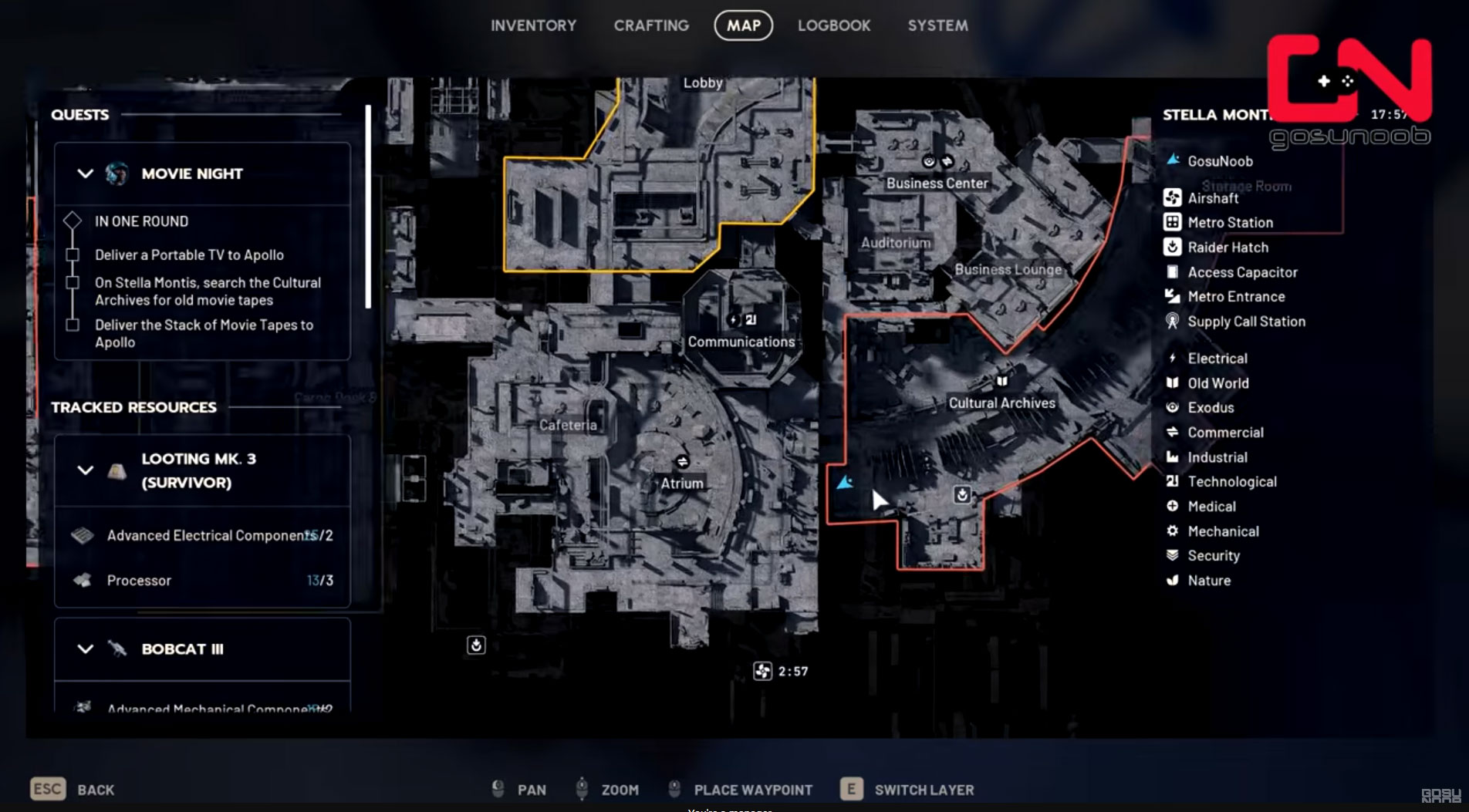Choose the Old World loot category
Screen dimensions: 1469x812
click(x=1217, y=383)
